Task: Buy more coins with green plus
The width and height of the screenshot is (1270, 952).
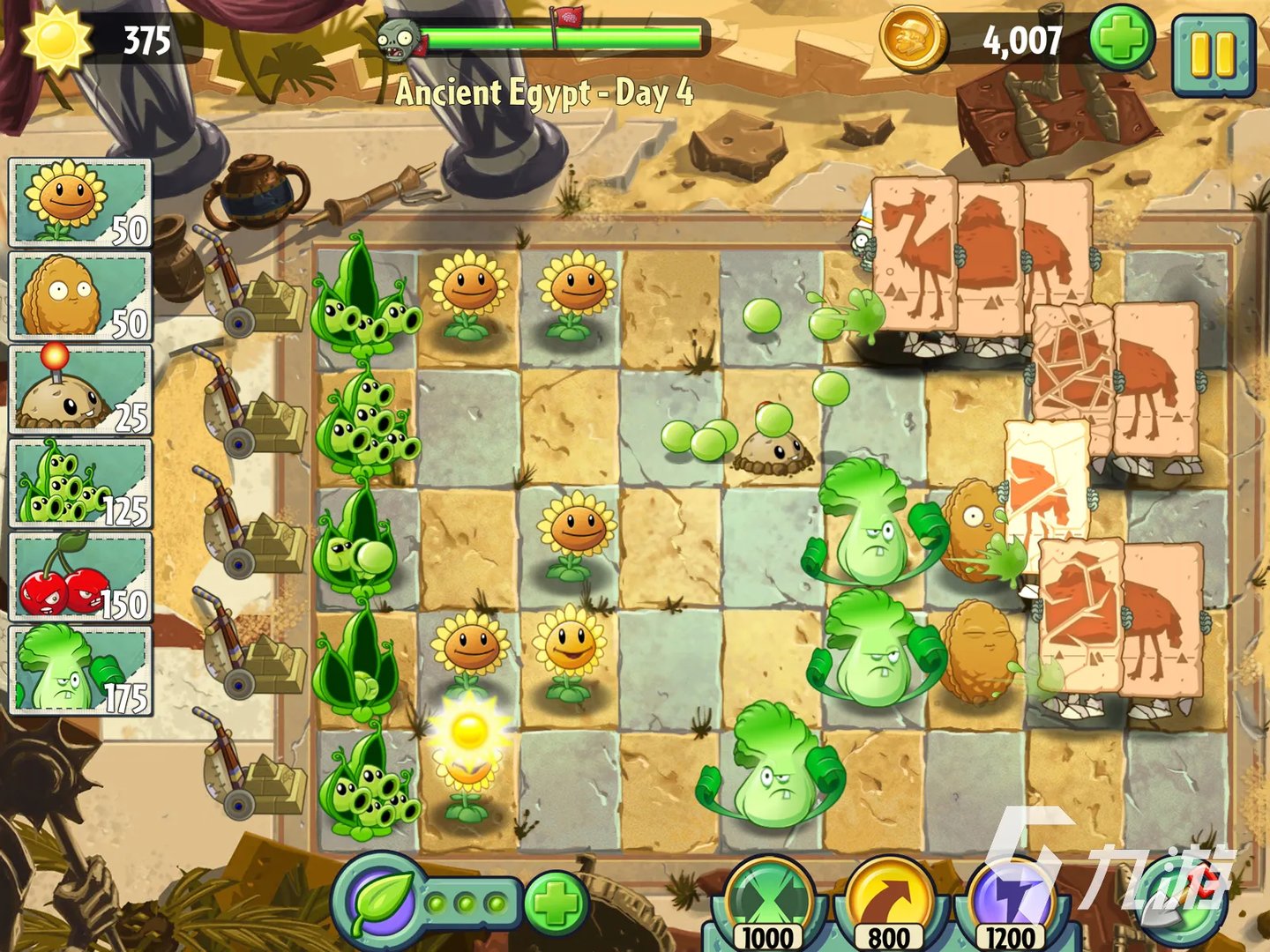Action: pos(1121,40)
